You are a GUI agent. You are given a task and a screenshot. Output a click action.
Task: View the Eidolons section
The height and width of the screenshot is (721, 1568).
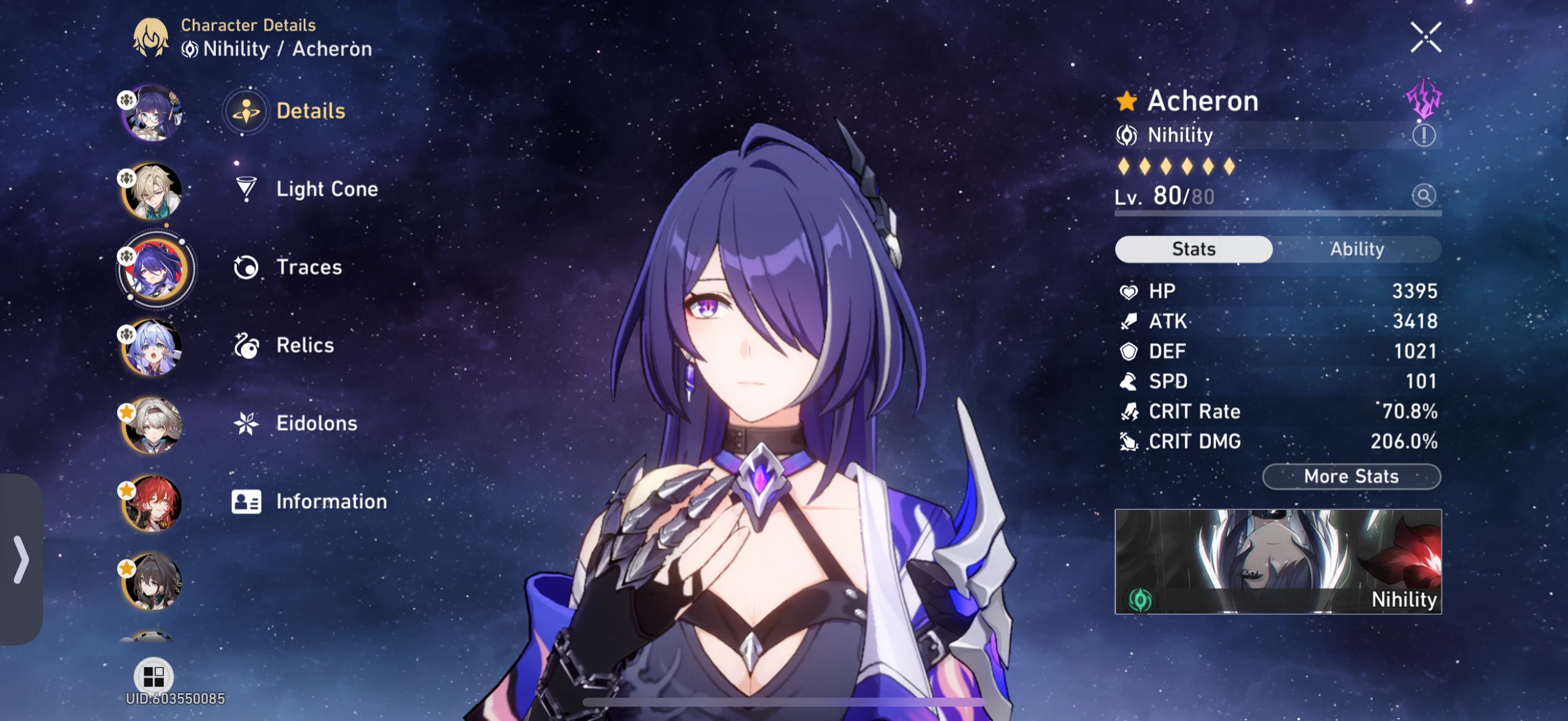click(317, 423)
